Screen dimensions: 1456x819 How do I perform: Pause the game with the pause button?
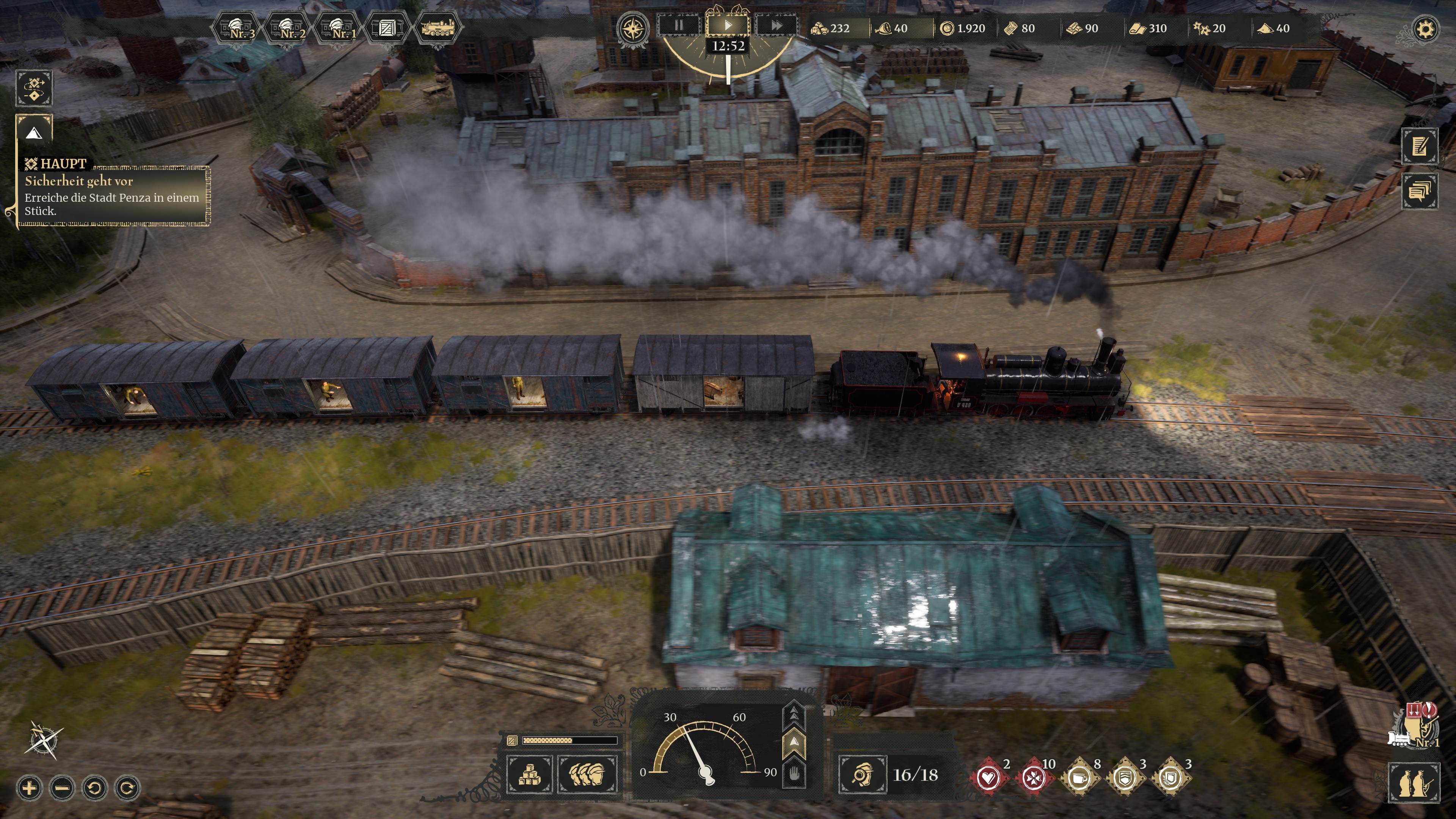coord(679,25)
